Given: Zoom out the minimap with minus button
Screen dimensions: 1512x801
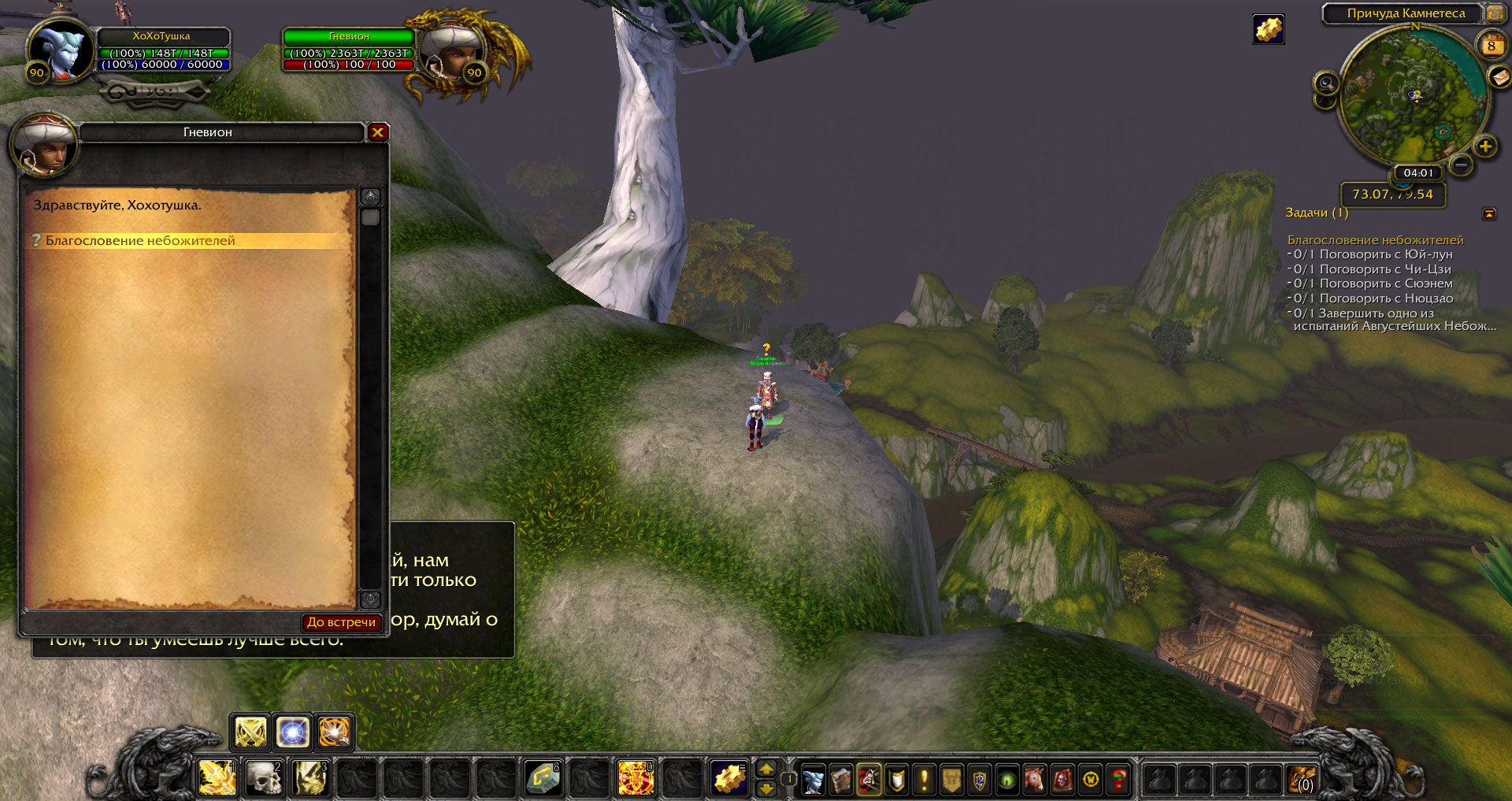Looking at the screenshot, I should (x=1461, y=165).
